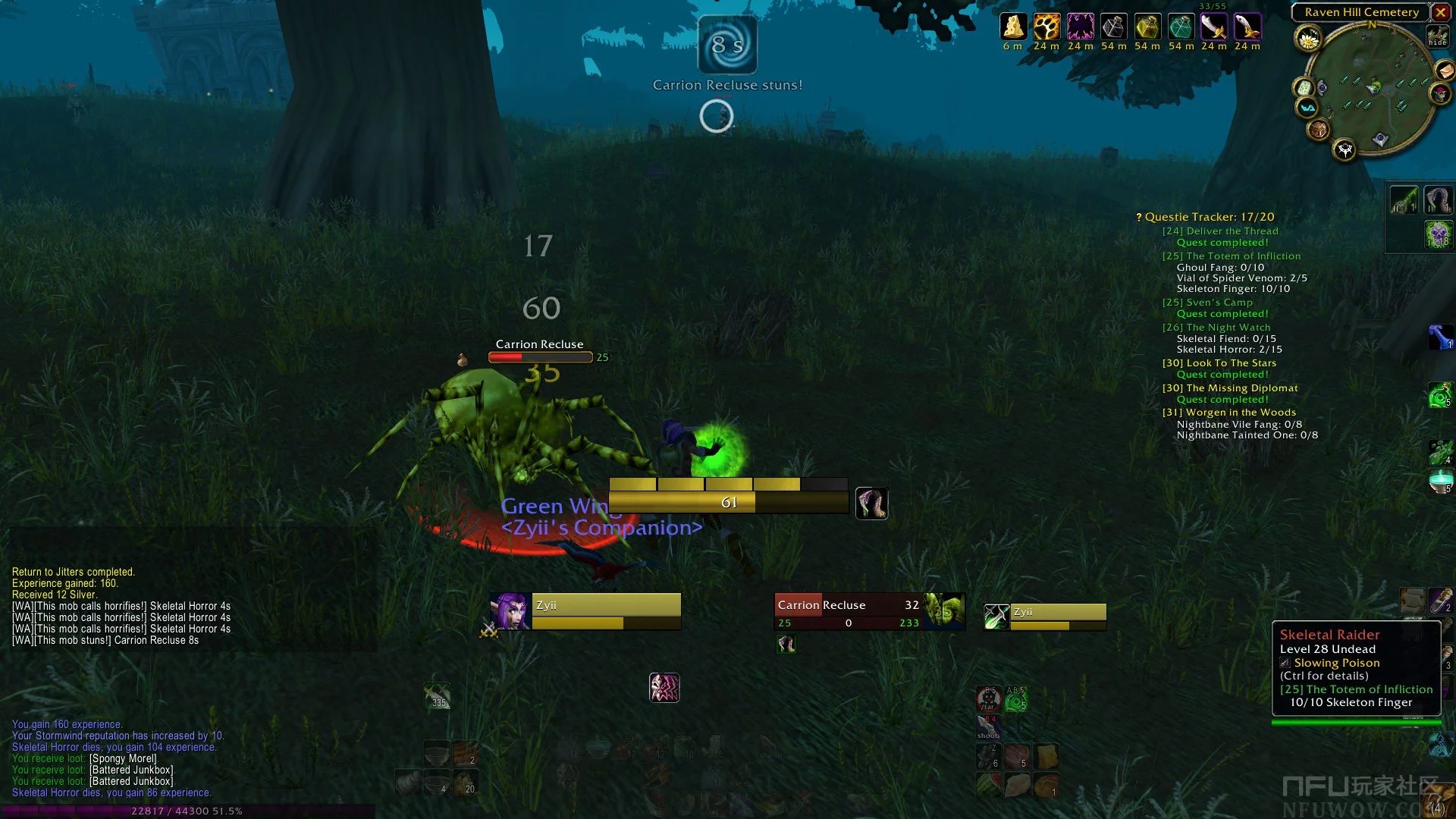Select Zyii's player portrait frame
The image size is (1456, 819).
(510, 611)
